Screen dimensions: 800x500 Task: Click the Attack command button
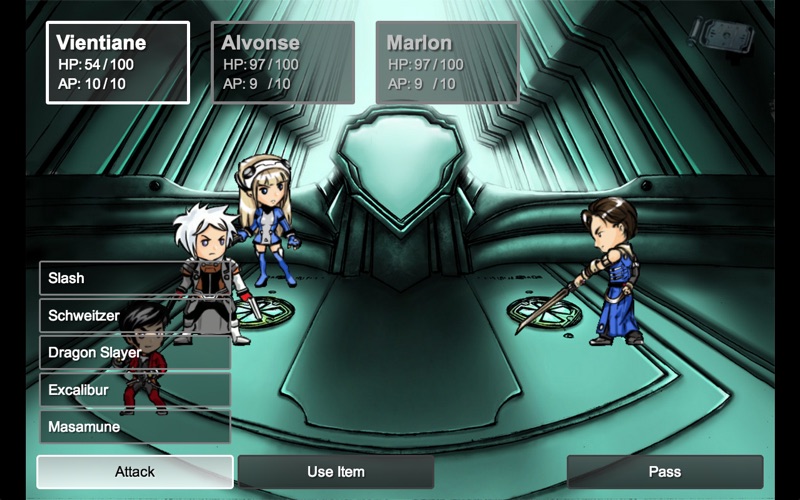[x=135, y=472]
